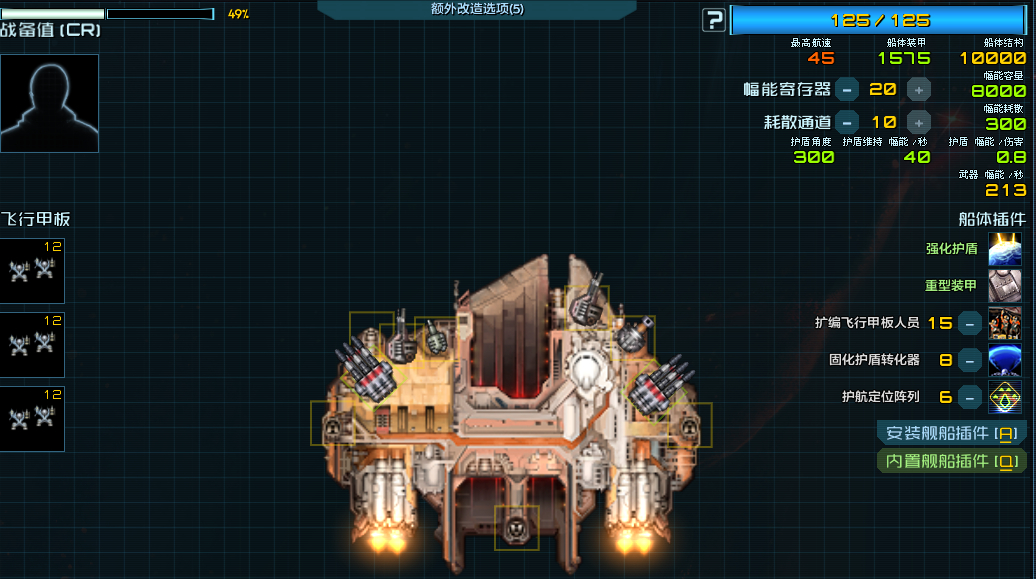Open the 内置舰船插件 menu
Viewport: 1036px width, 579px height.
tap(951, 461)
